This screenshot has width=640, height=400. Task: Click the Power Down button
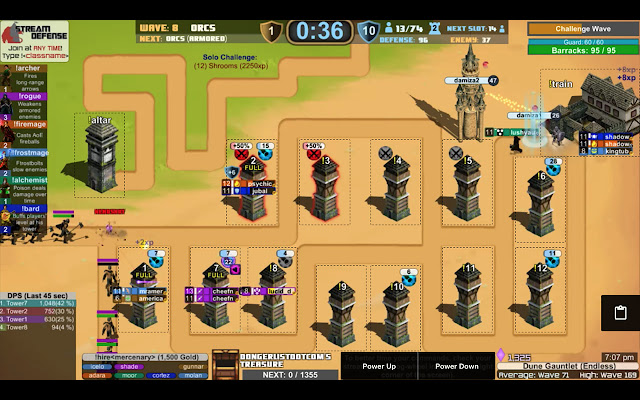coord(455,367)
